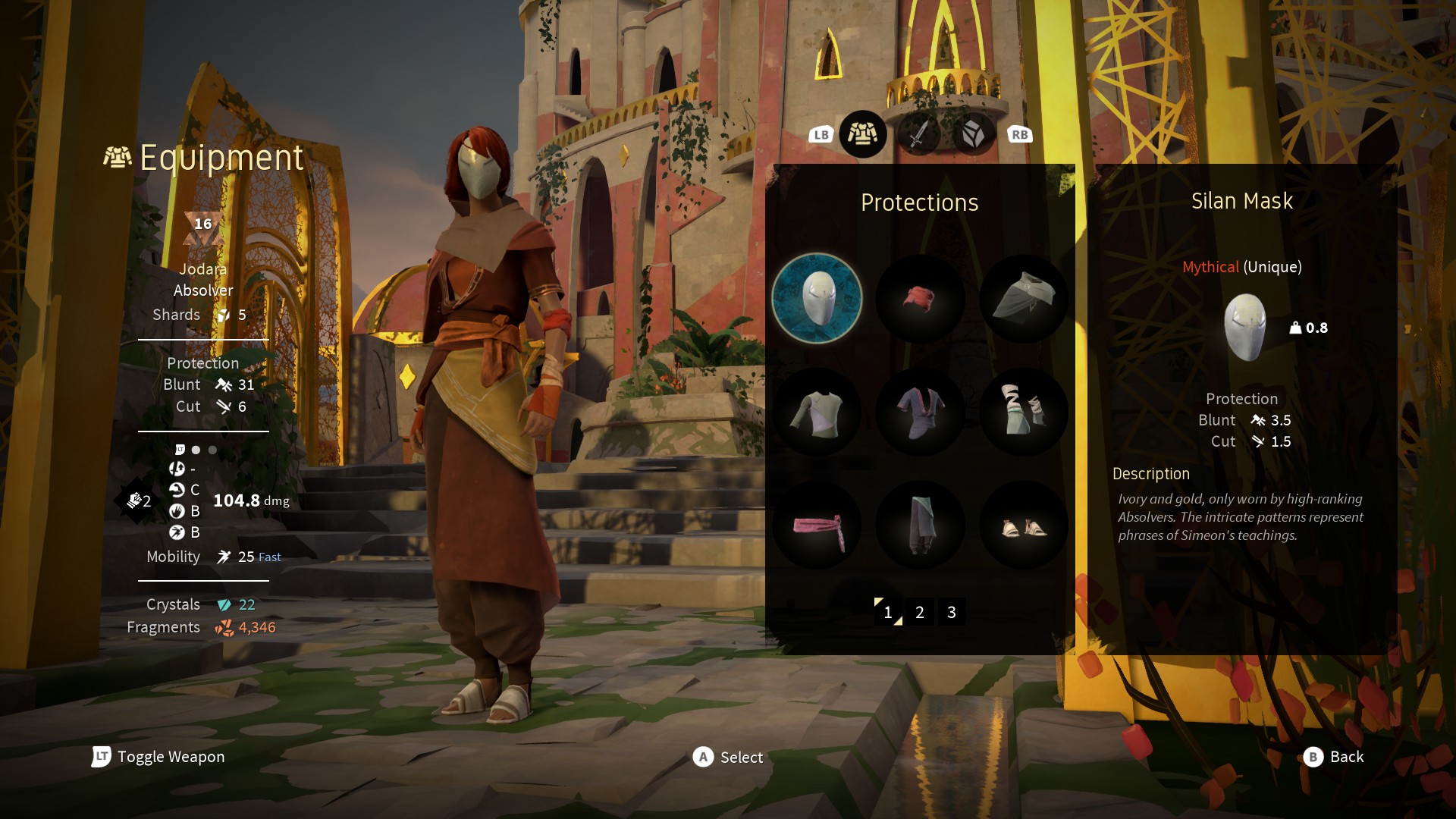Go to protections page 3

(x=952, y=612)
